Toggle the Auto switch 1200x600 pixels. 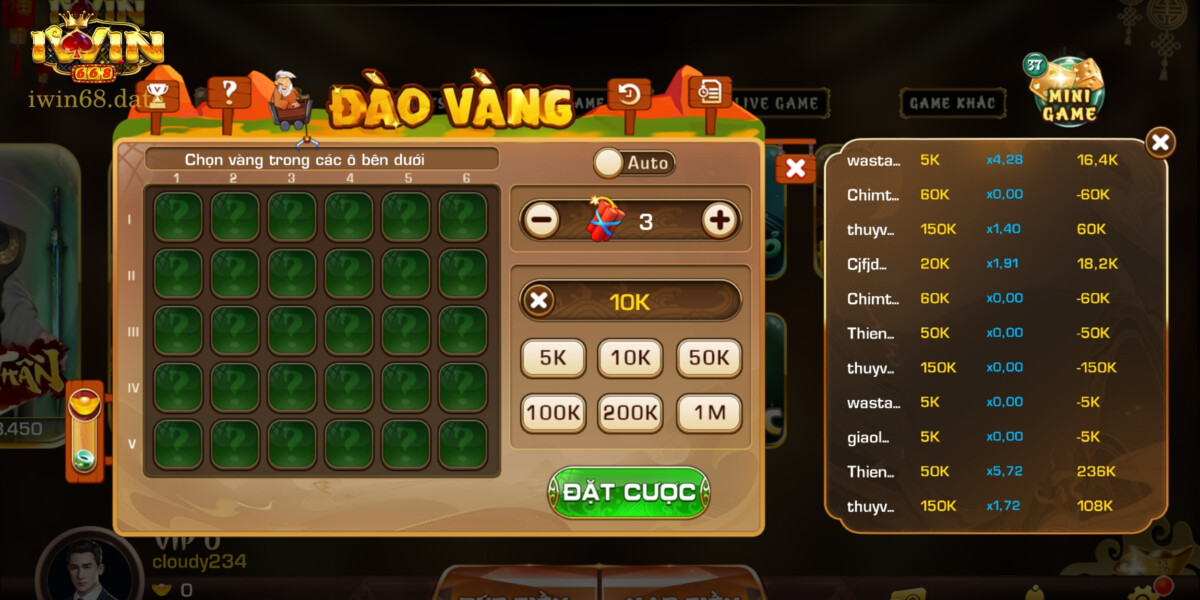click(x=634, y=162)
